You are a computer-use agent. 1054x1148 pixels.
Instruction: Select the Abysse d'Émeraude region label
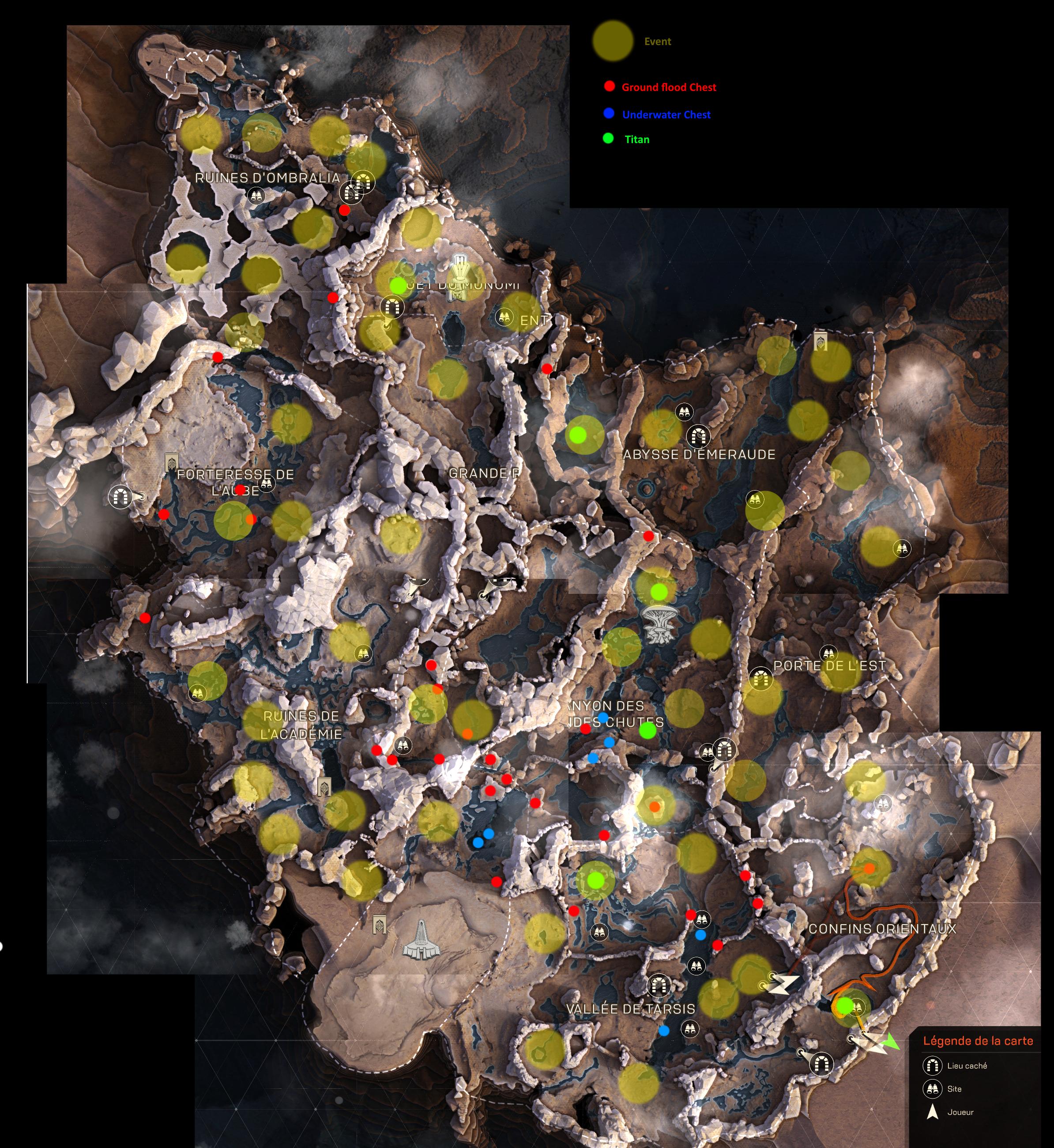[699, 455]
